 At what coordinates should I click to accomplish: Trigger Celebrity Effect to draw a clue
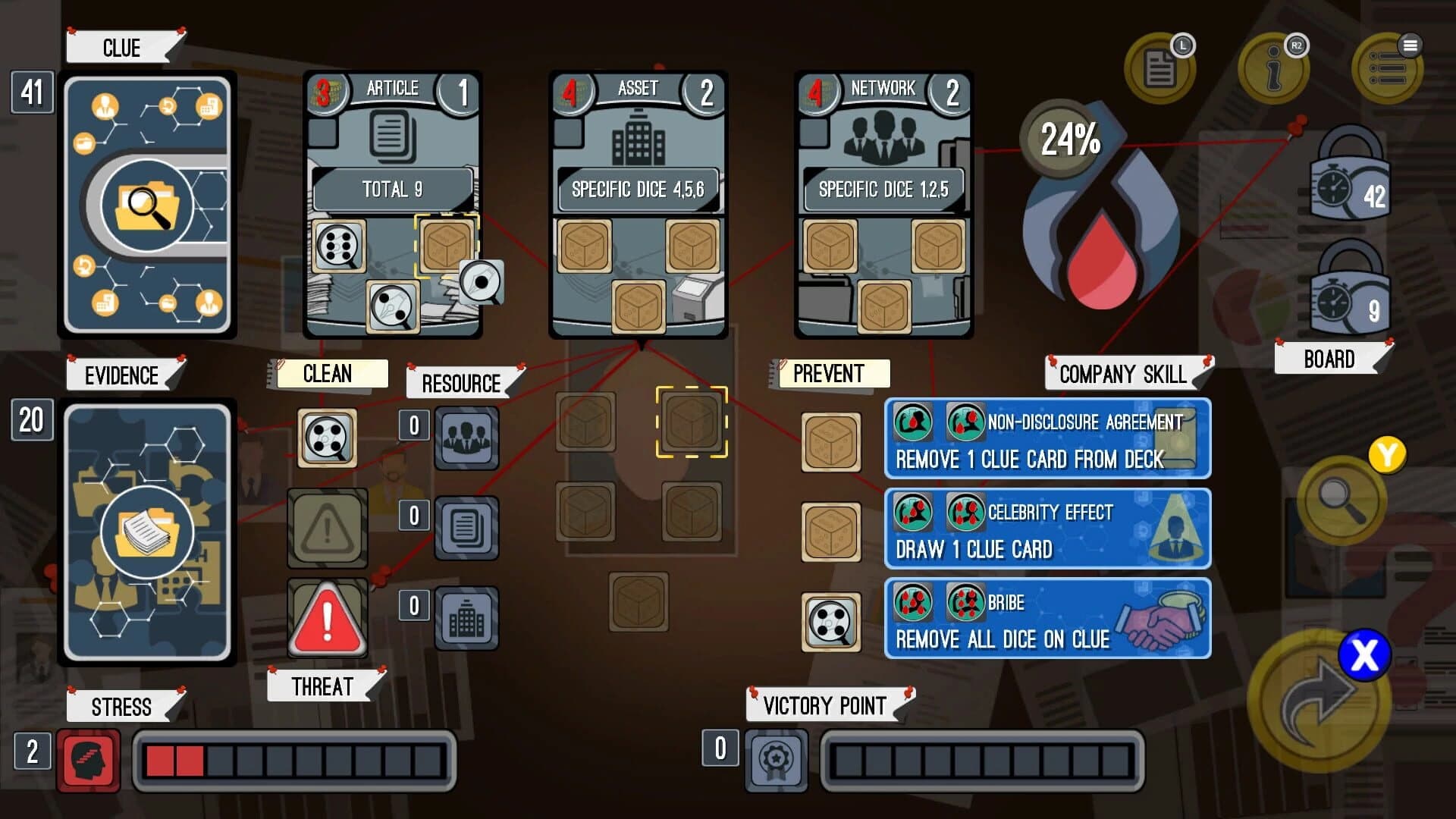tap(1046, 529)
